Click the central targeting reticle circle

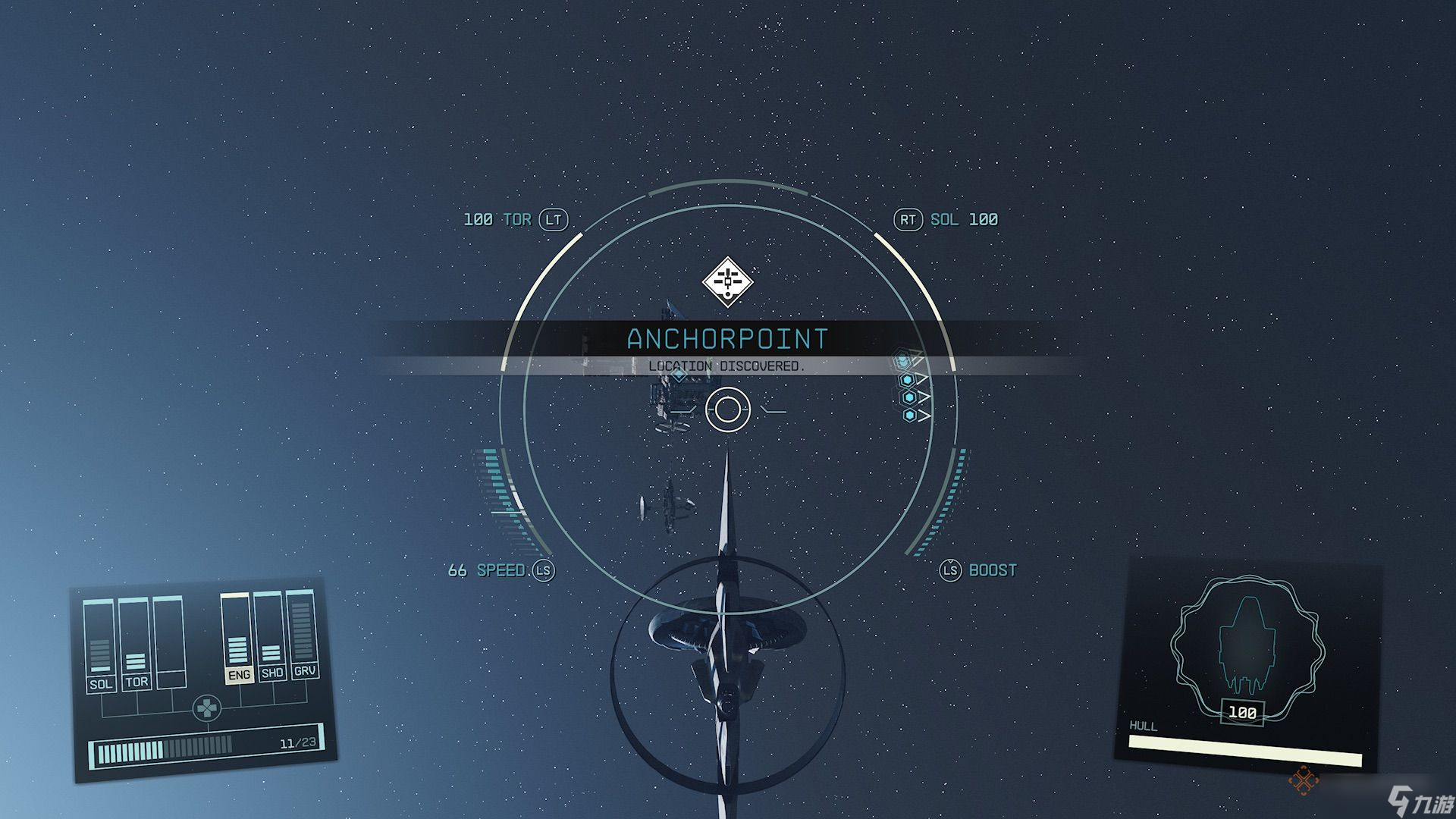pos(728,409)
